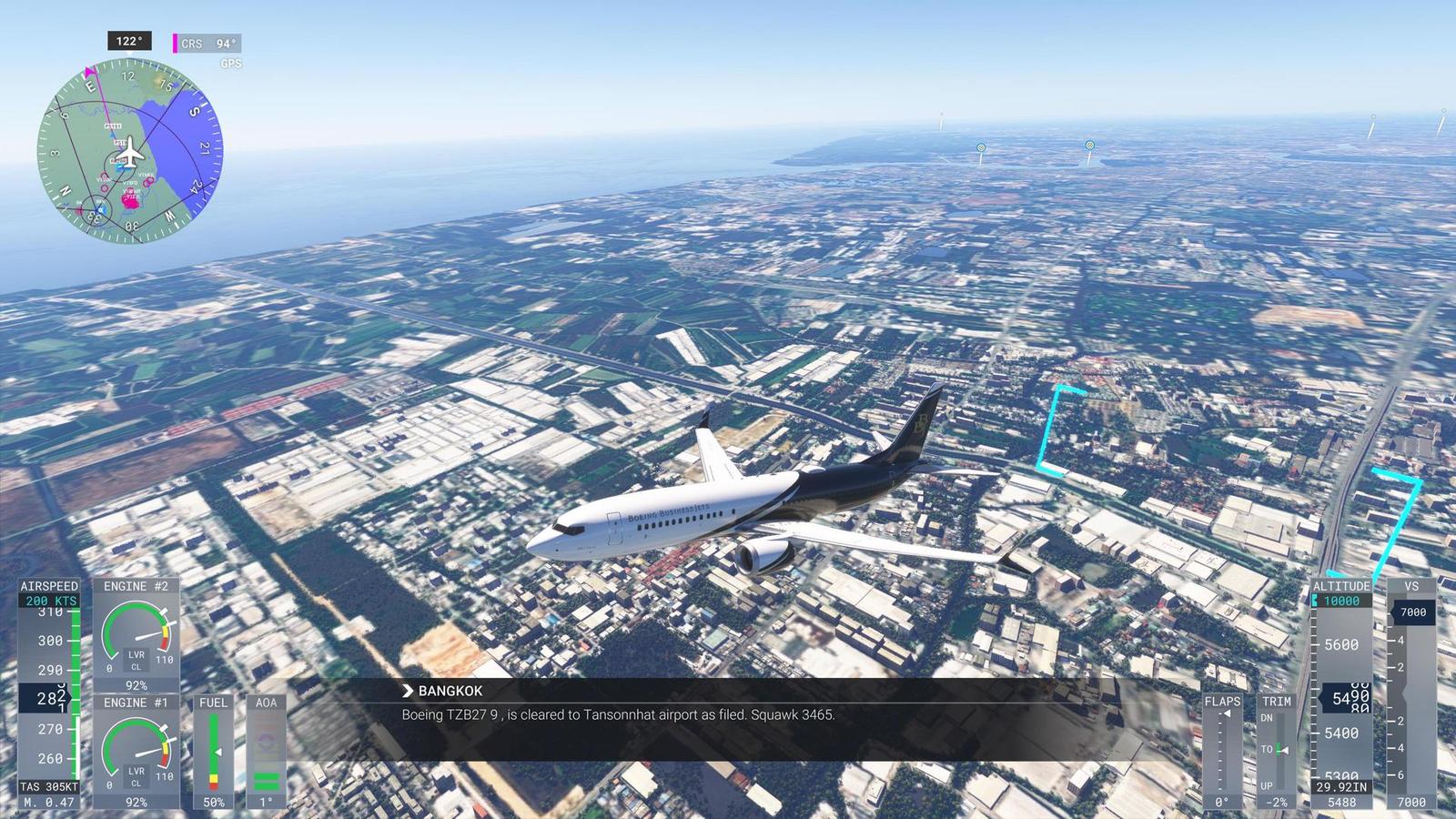Click the magenta course arrow on the compass
This screenshot has width=1456, height=819.
pos(88,72)
